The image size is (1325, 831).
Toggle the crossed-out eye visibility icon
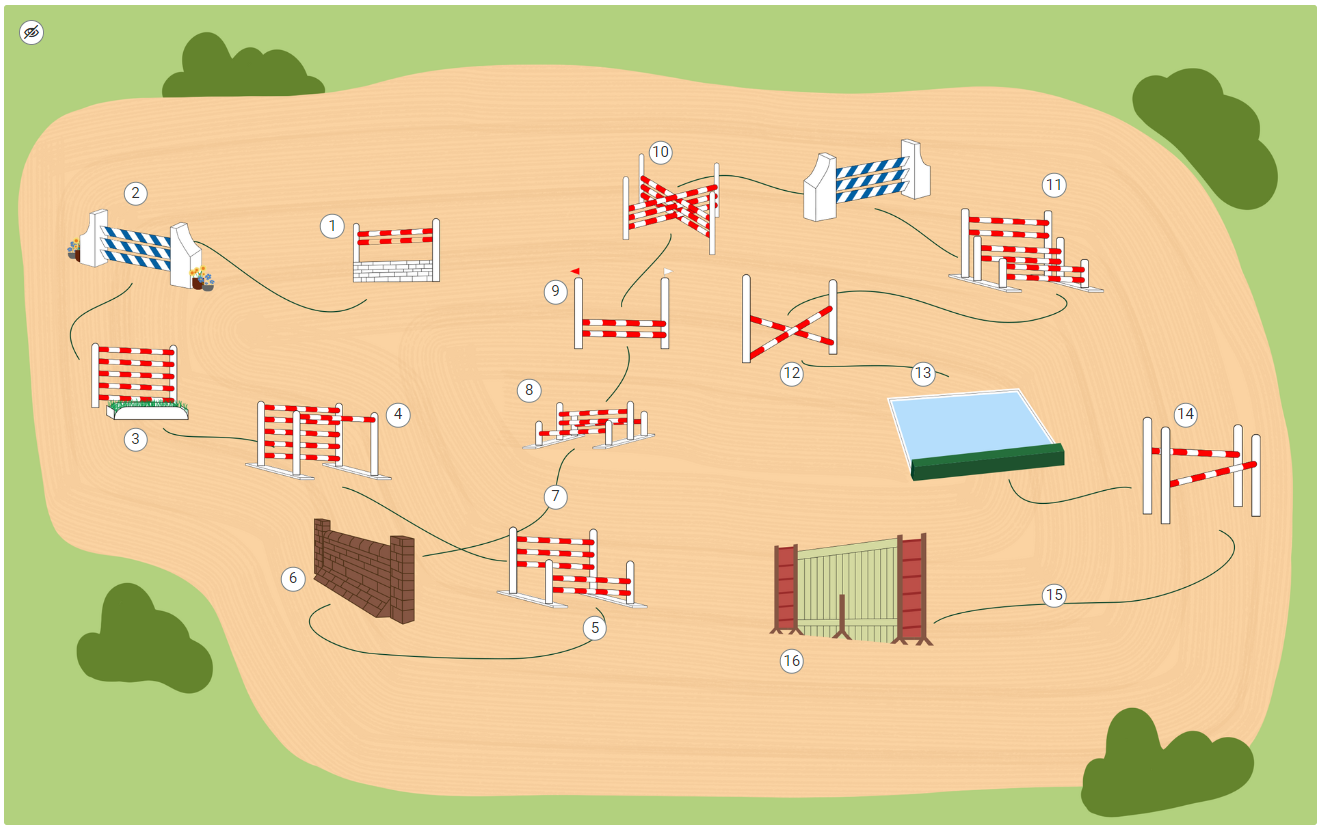(32, 33)
